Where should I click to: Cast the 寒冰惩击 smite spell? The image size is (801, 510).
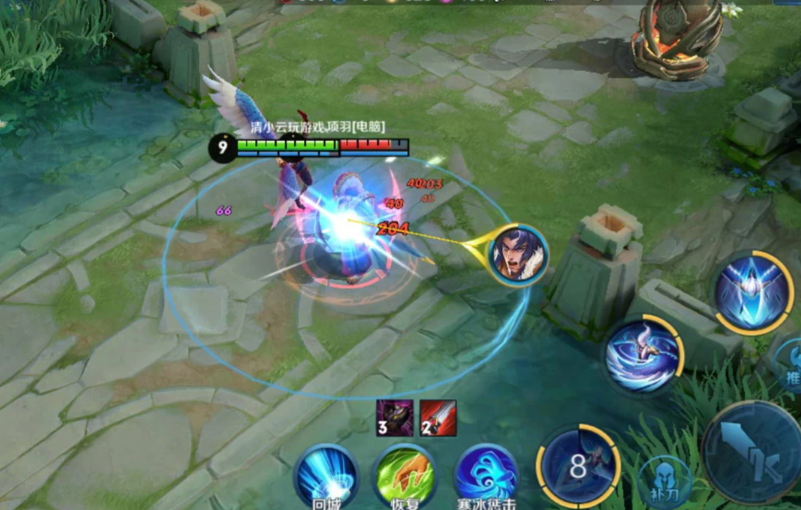[486, 473]
